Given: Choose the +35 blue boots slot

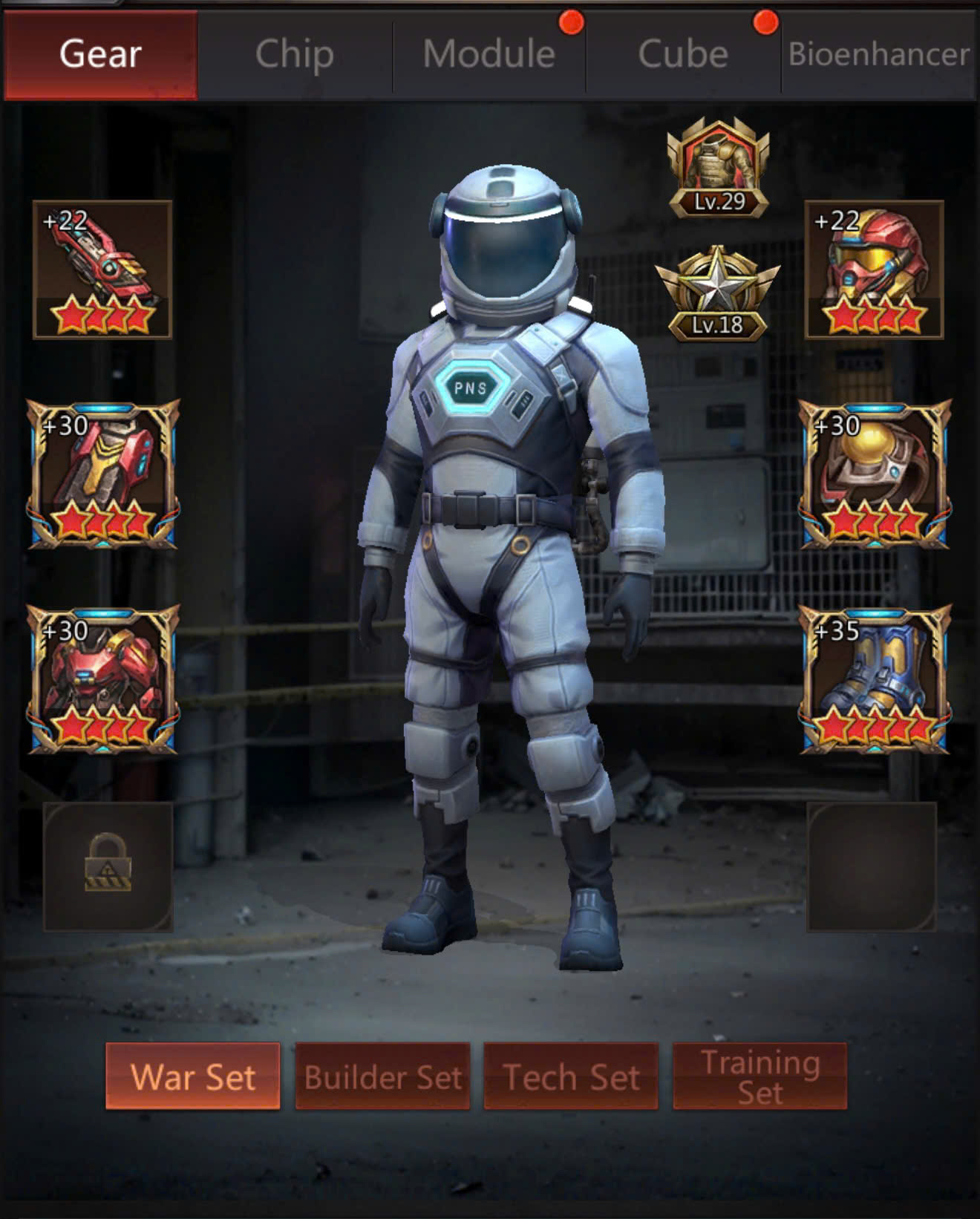Looking at the screenshot, I should click(x=875, y=679).
